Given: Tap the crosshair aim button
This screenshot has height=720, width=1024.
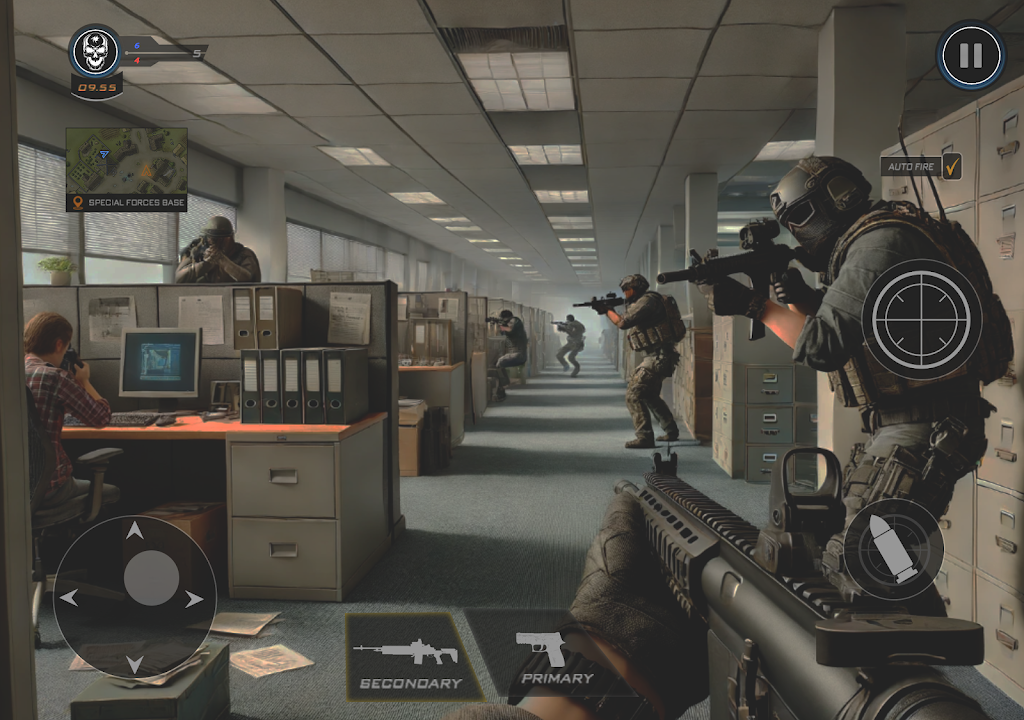Looking at the screenshot, I should click(921, 319).
